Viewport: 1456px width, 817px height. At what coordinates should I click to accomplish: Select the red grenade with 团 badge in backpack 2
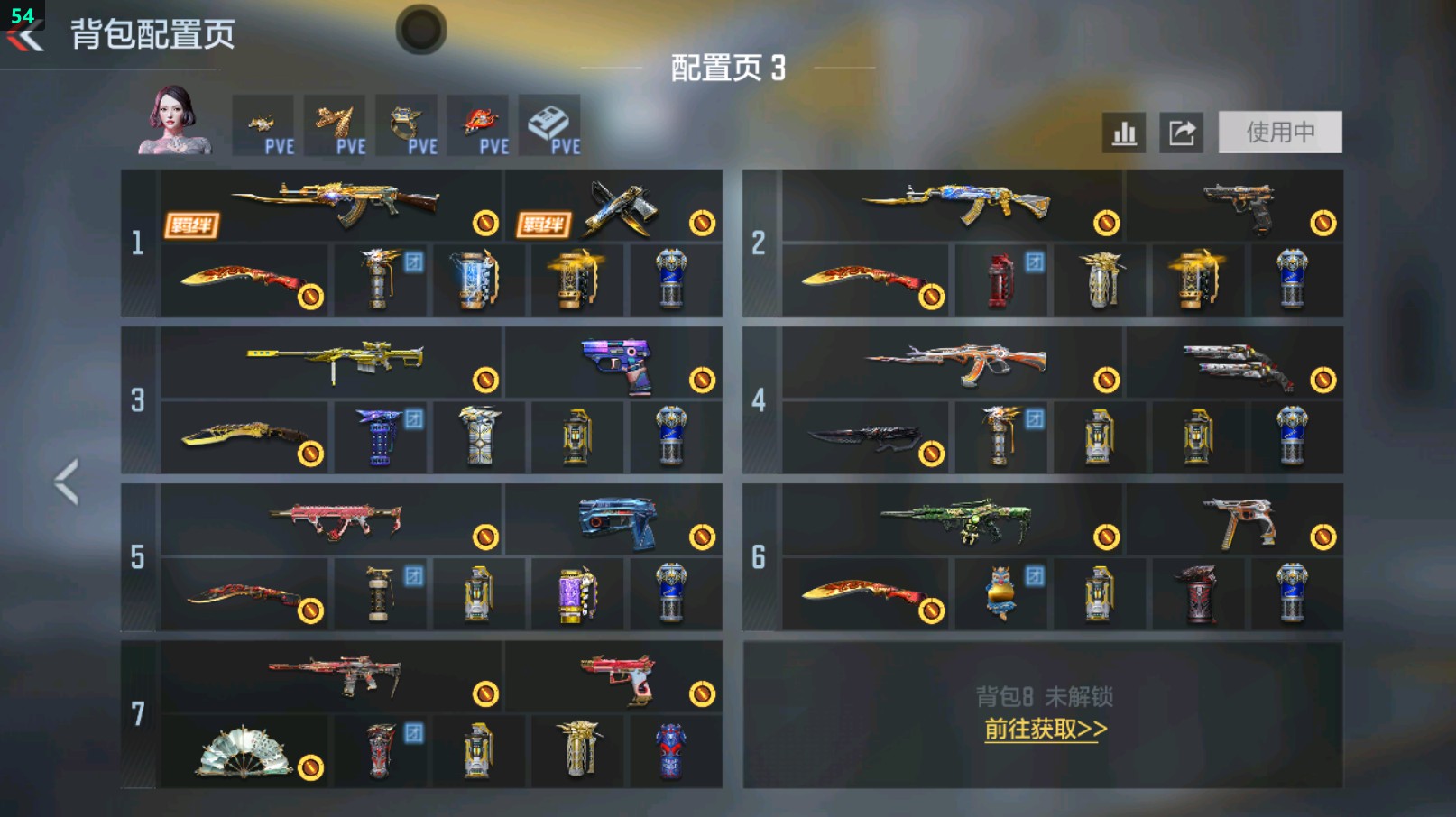(x=1001, y=280)
